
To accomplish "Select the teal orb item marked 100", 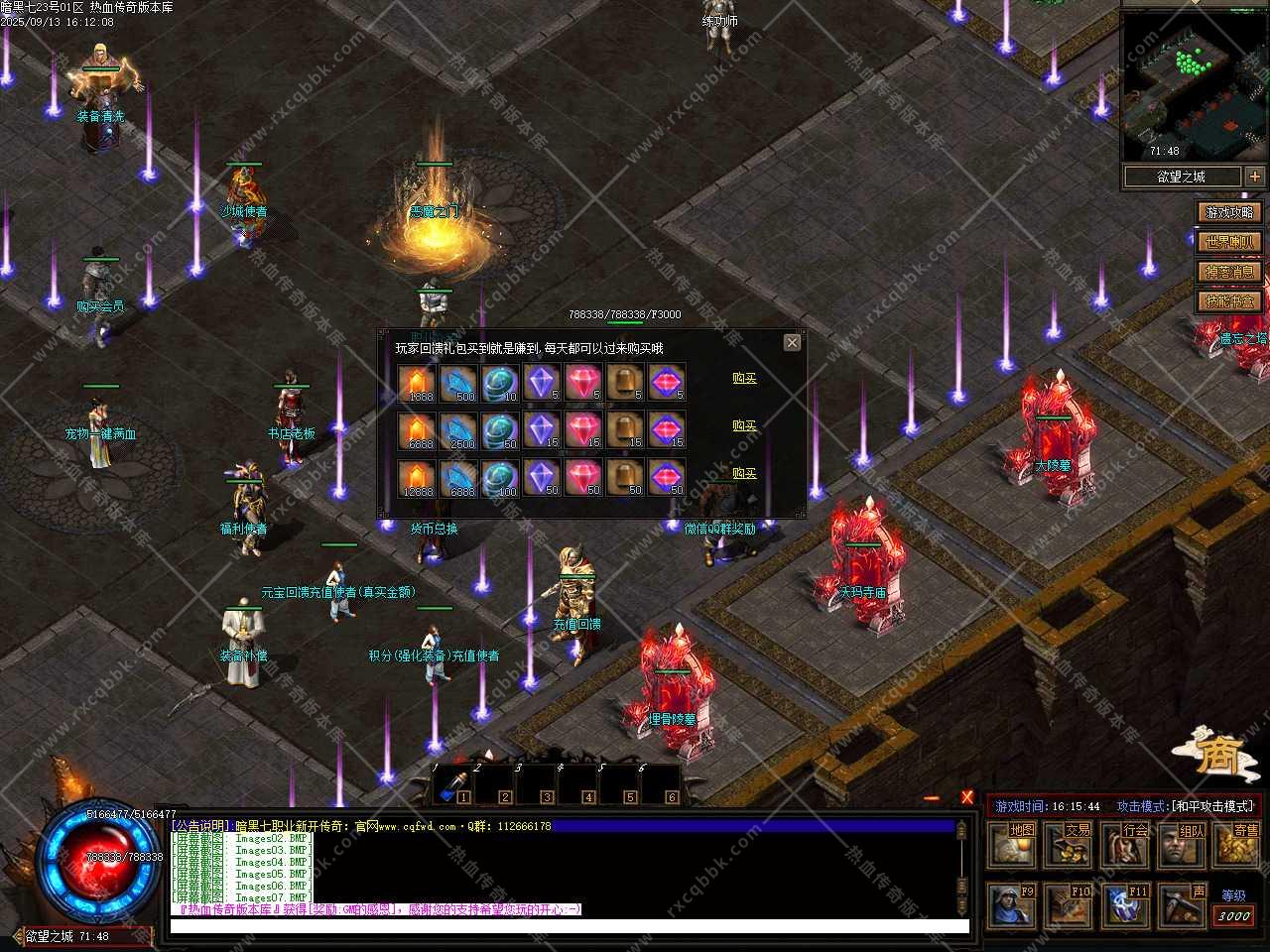I will tap(500, 478).
